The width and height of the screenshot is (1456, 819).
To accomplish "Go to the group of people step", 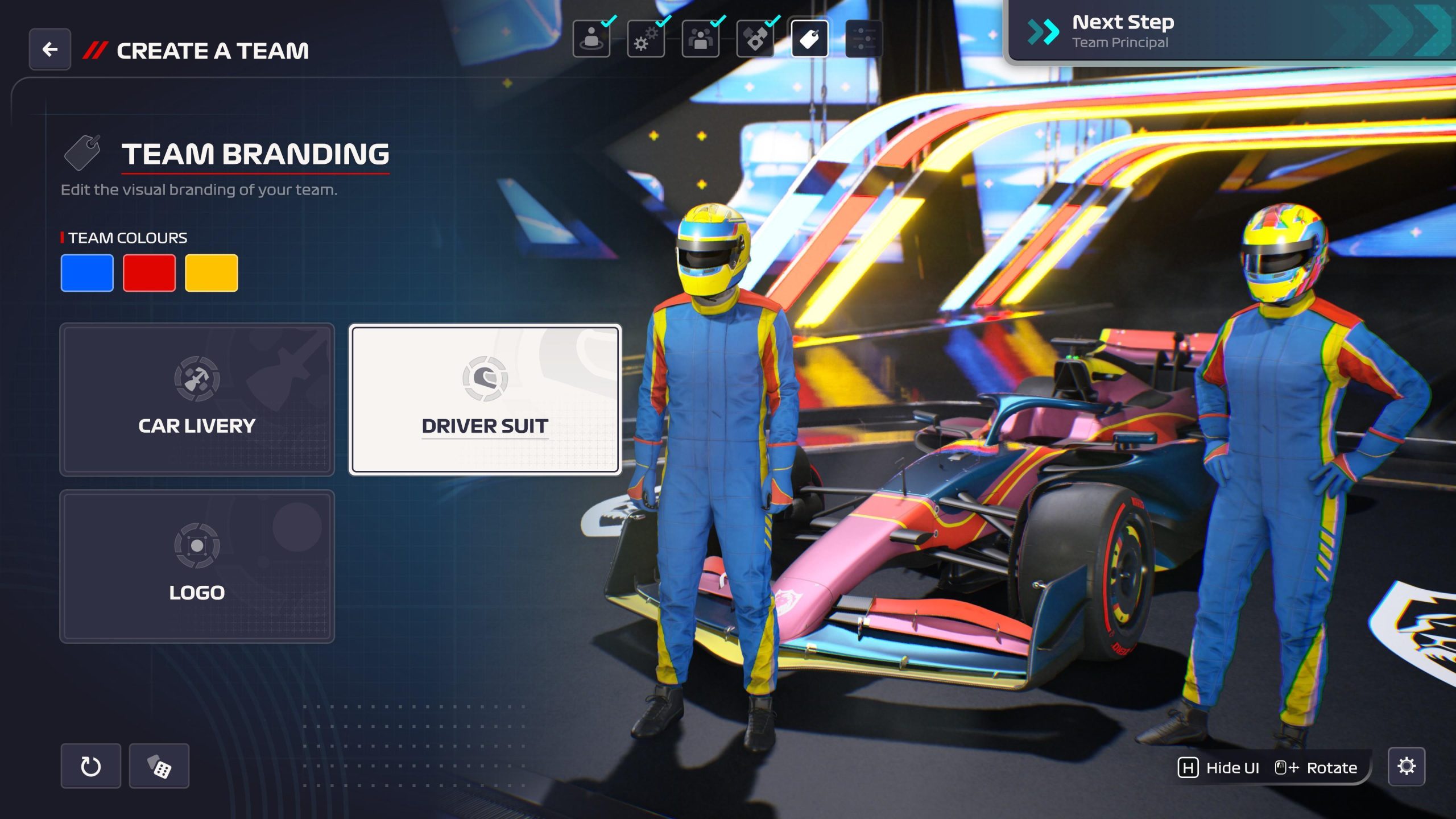I will (701, 39).
